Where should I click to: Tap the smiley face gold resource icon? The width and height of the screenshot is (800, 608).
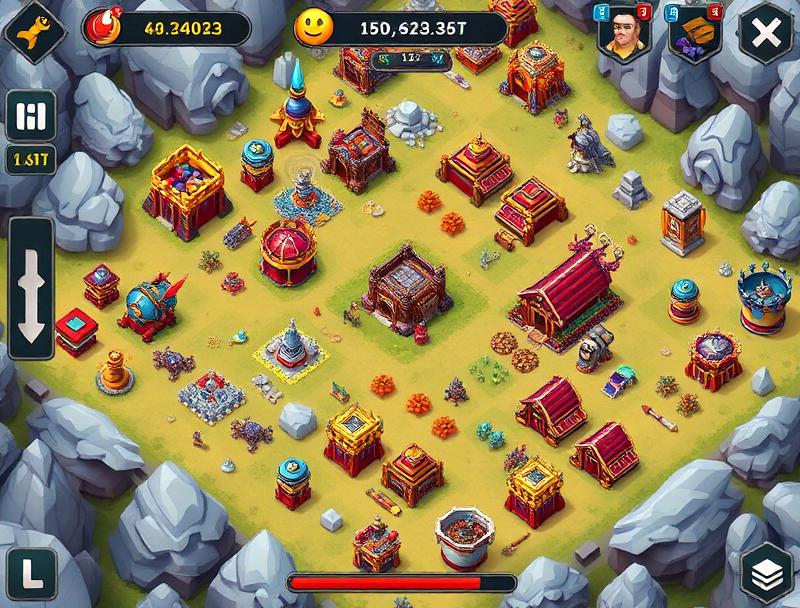pyautogui.click(x=311, y=27)
